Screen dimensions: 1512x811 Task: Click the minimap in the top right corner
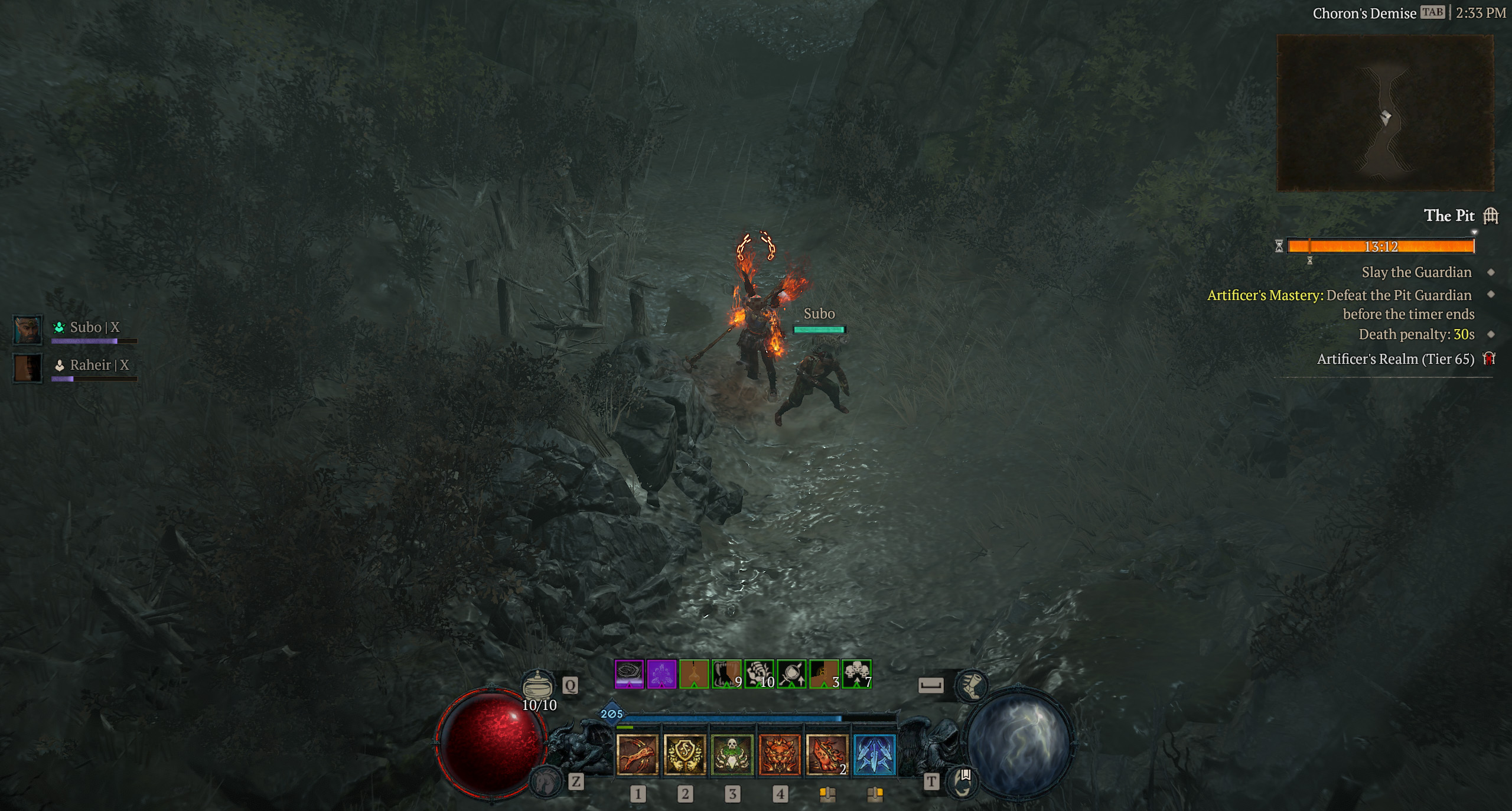pos(1385,113)
